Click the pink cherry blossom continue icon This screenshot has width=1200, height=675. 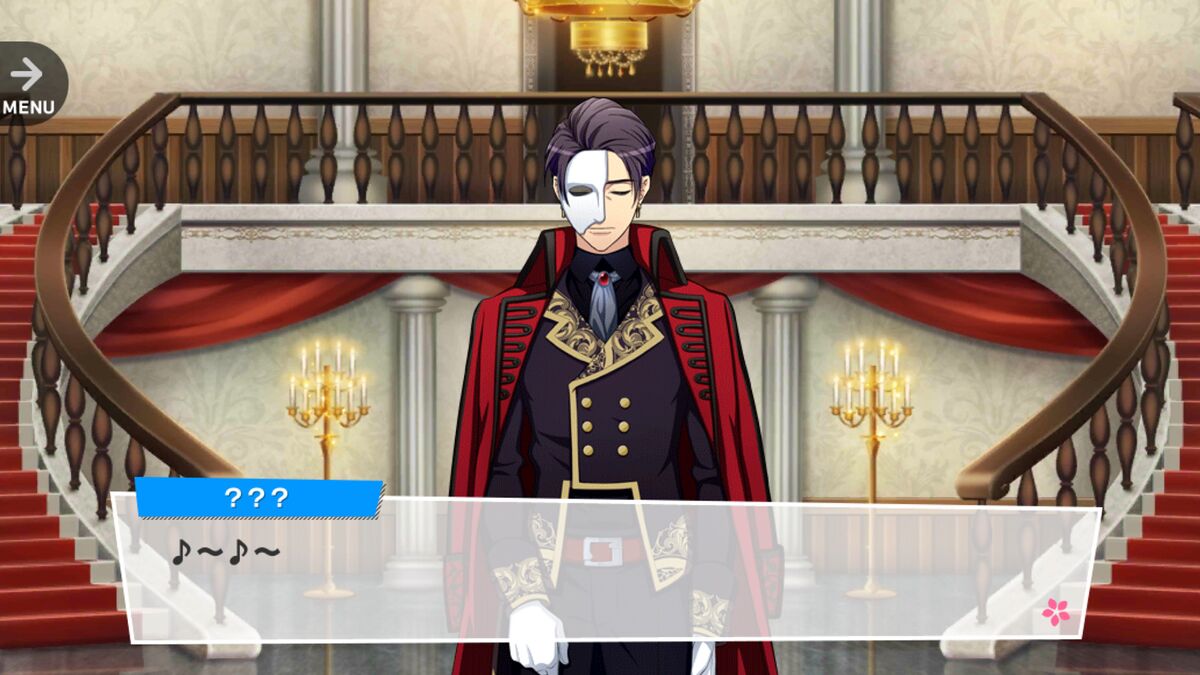[1055, 611]
